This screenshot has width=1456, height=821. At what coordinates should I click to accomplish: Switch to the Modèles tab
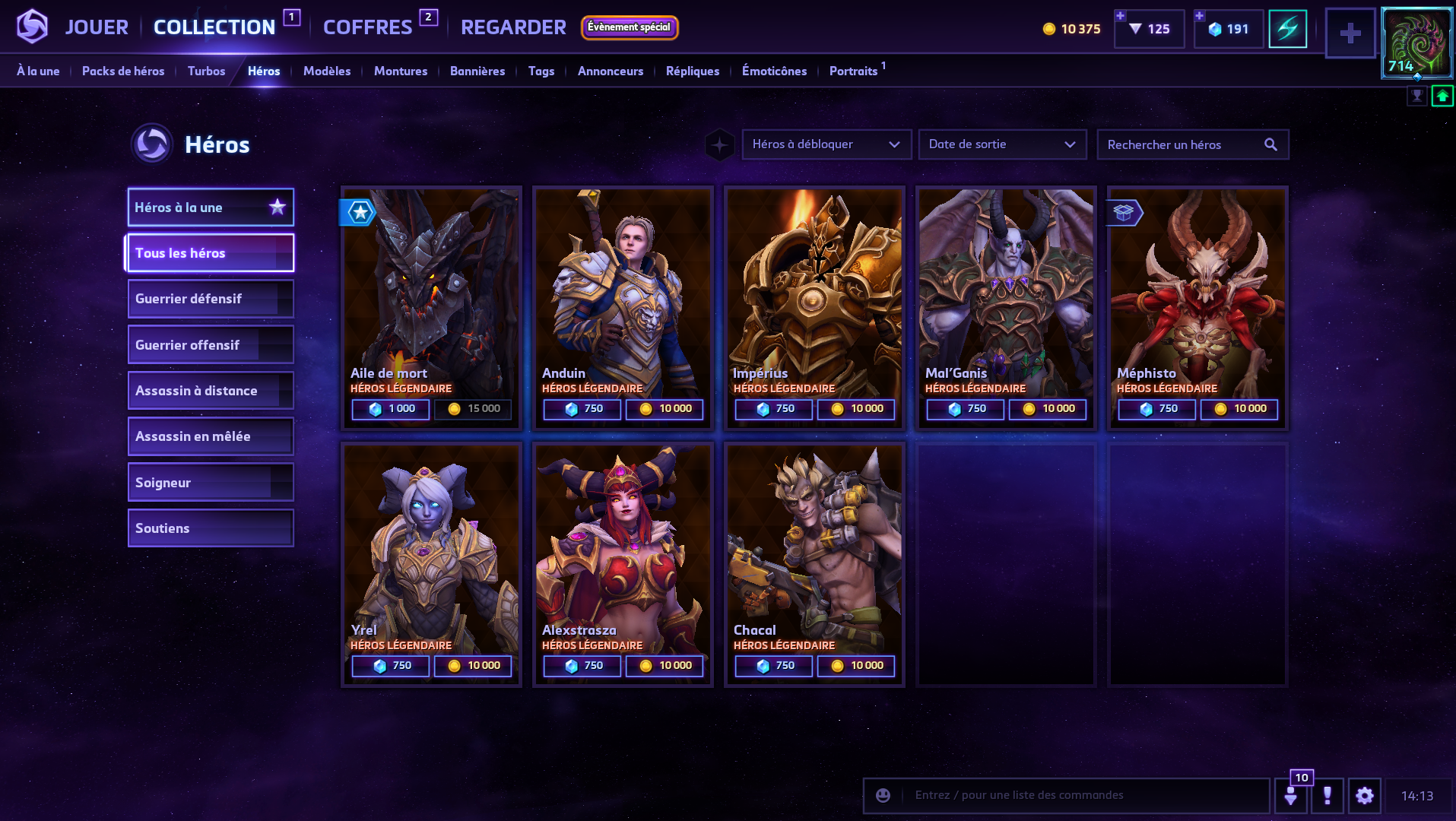[x=327, y=71]
